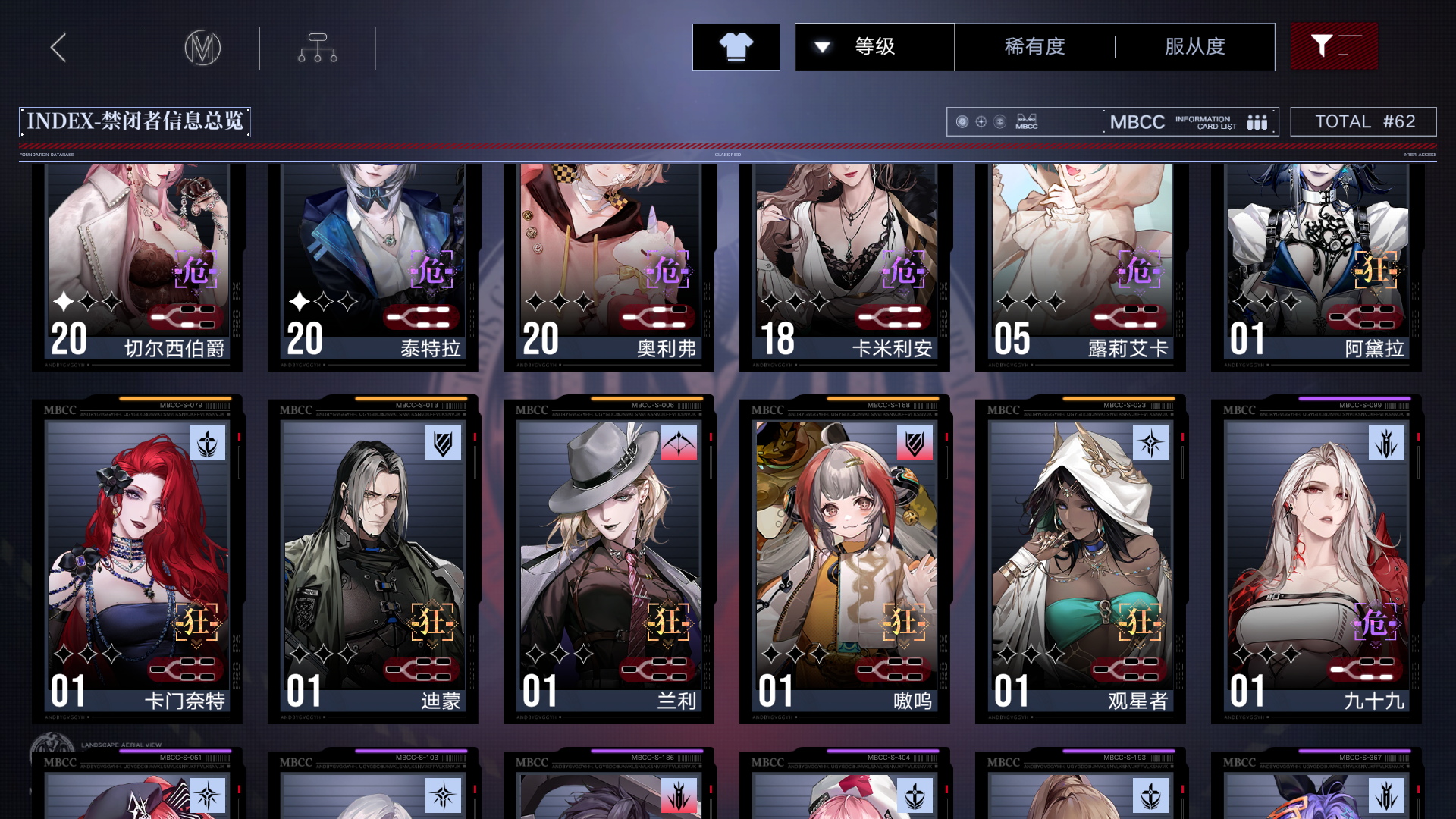Click the sword class icon on 九十九's card
Screen dimensions: 1456x819
tap(1385, 444)
